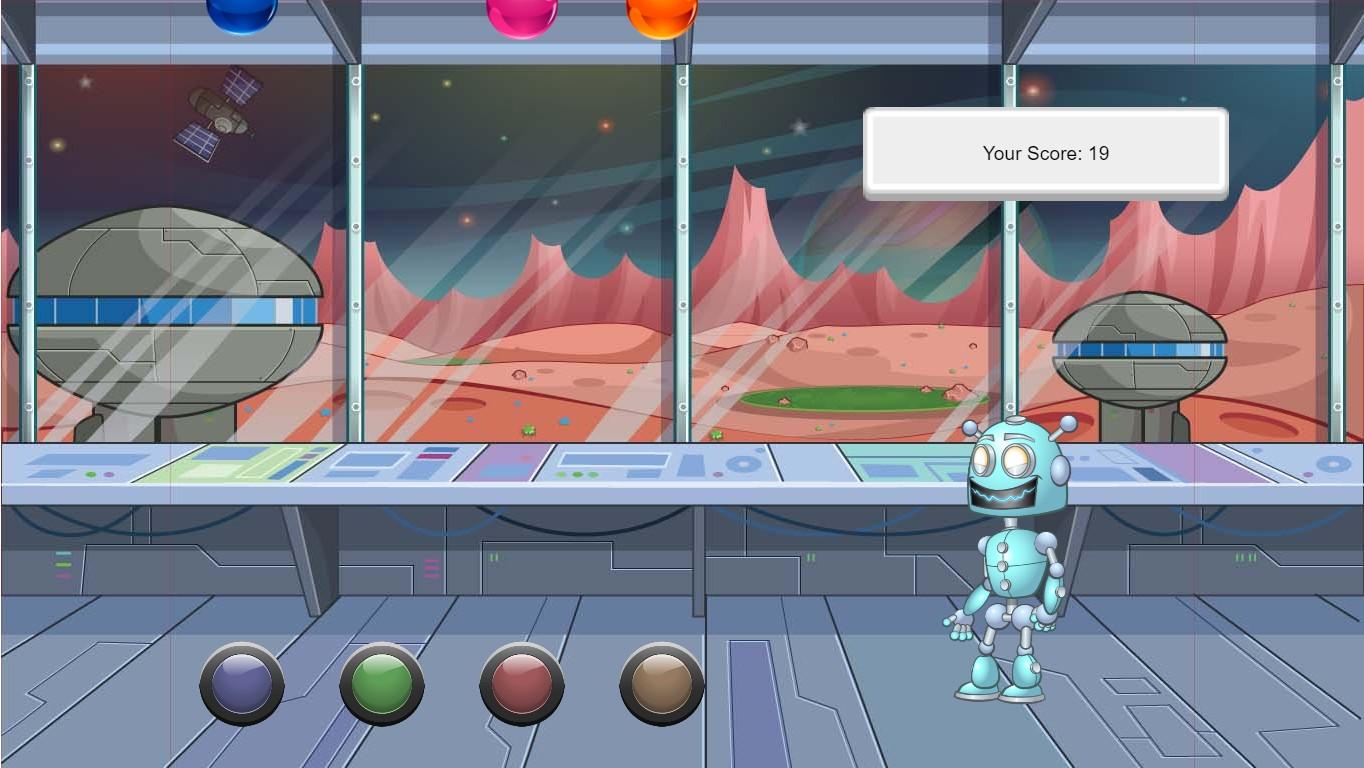Click the Your Score: 19 panel
This screenshot has width=1364, height=768.
point(1046,153)
